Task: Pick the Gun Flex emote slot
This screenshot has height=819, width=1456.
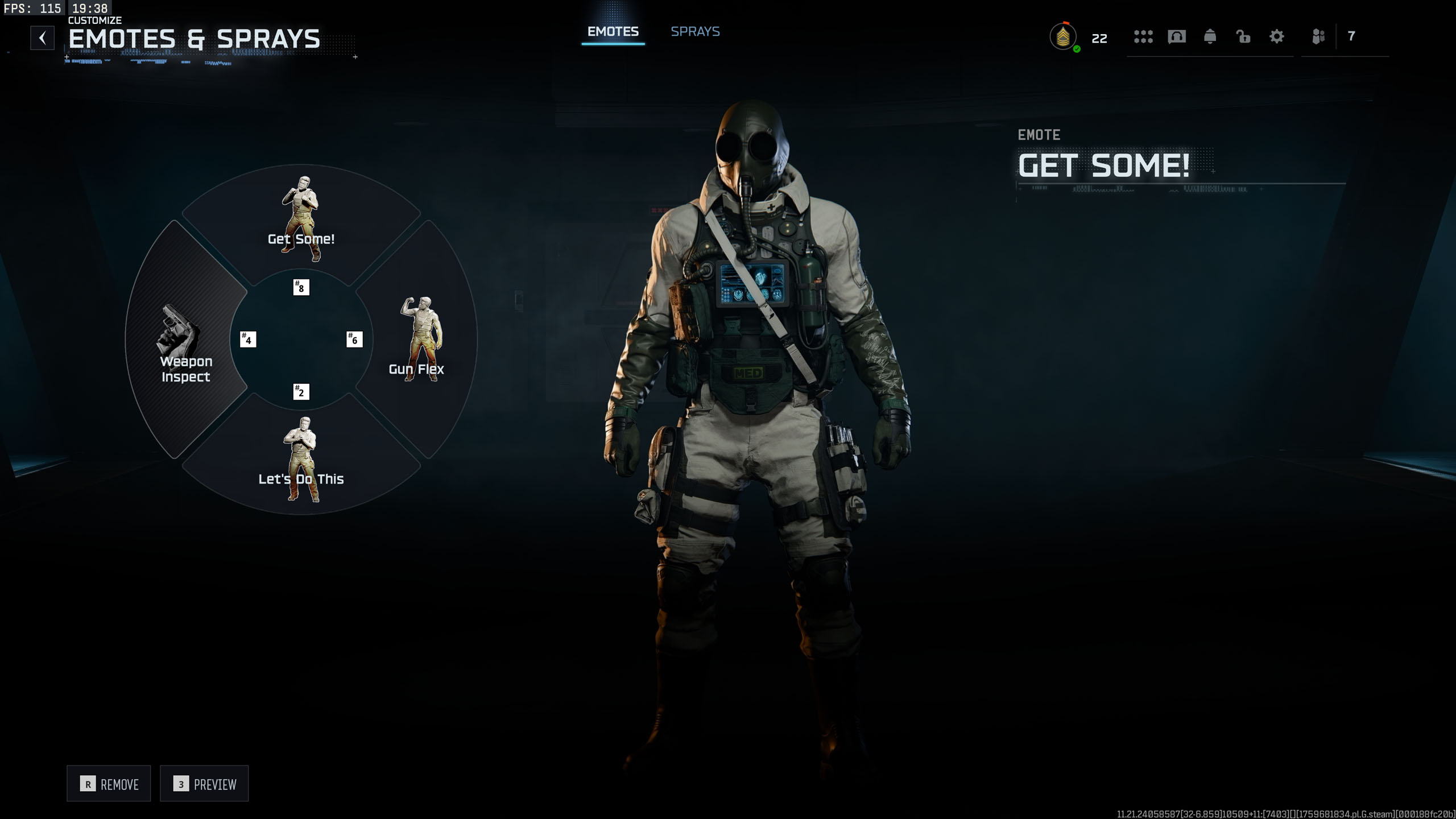Action: 418,341
